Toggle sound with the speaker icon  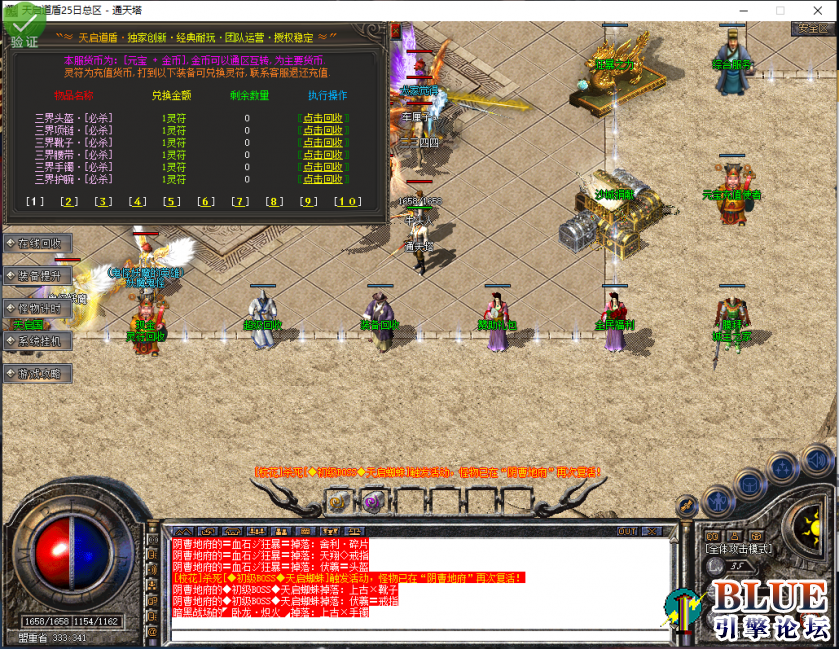point(815,461)
